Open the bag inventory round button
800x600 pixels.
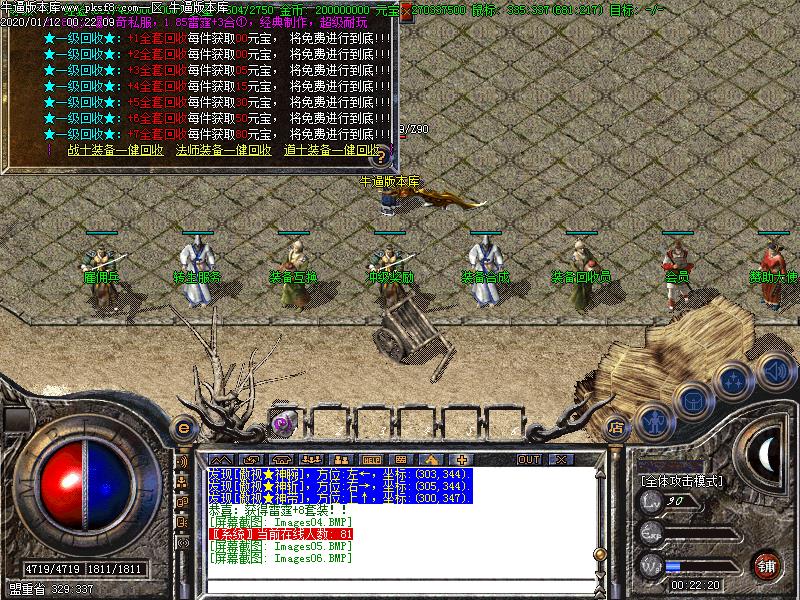pos(692,400)
